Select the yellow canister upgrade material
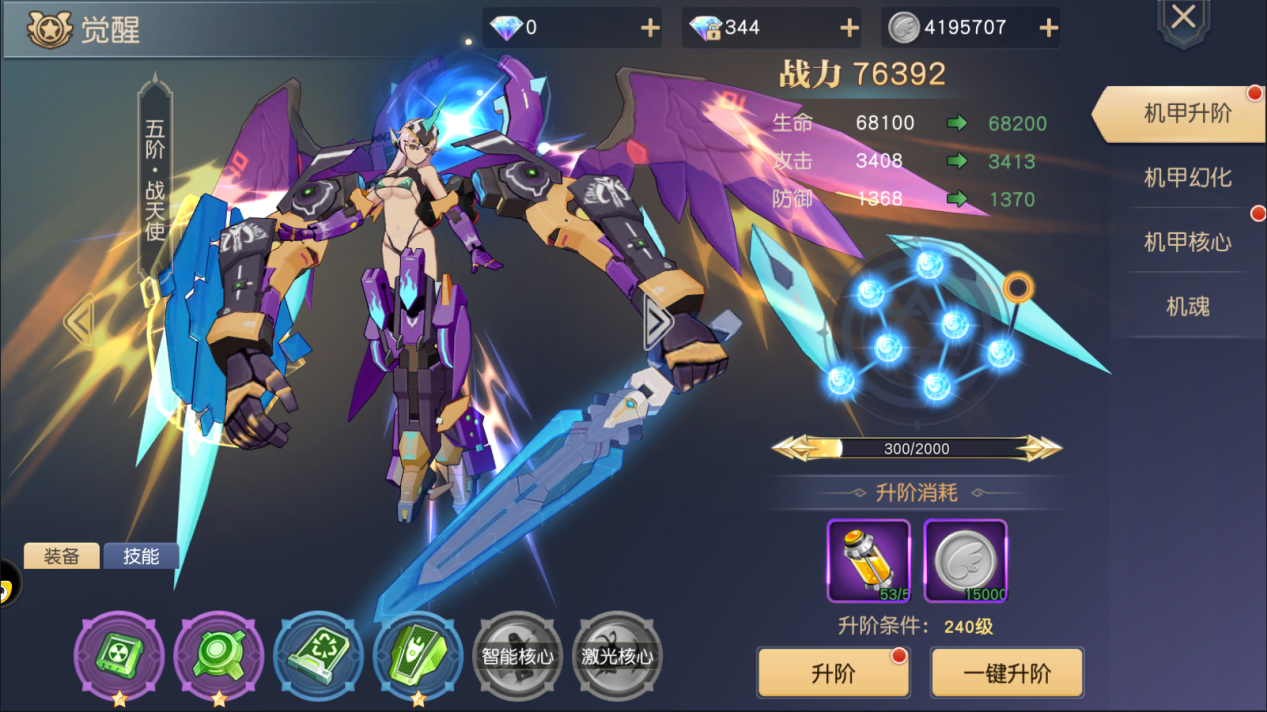The image size is (1267, 712). 868,560
